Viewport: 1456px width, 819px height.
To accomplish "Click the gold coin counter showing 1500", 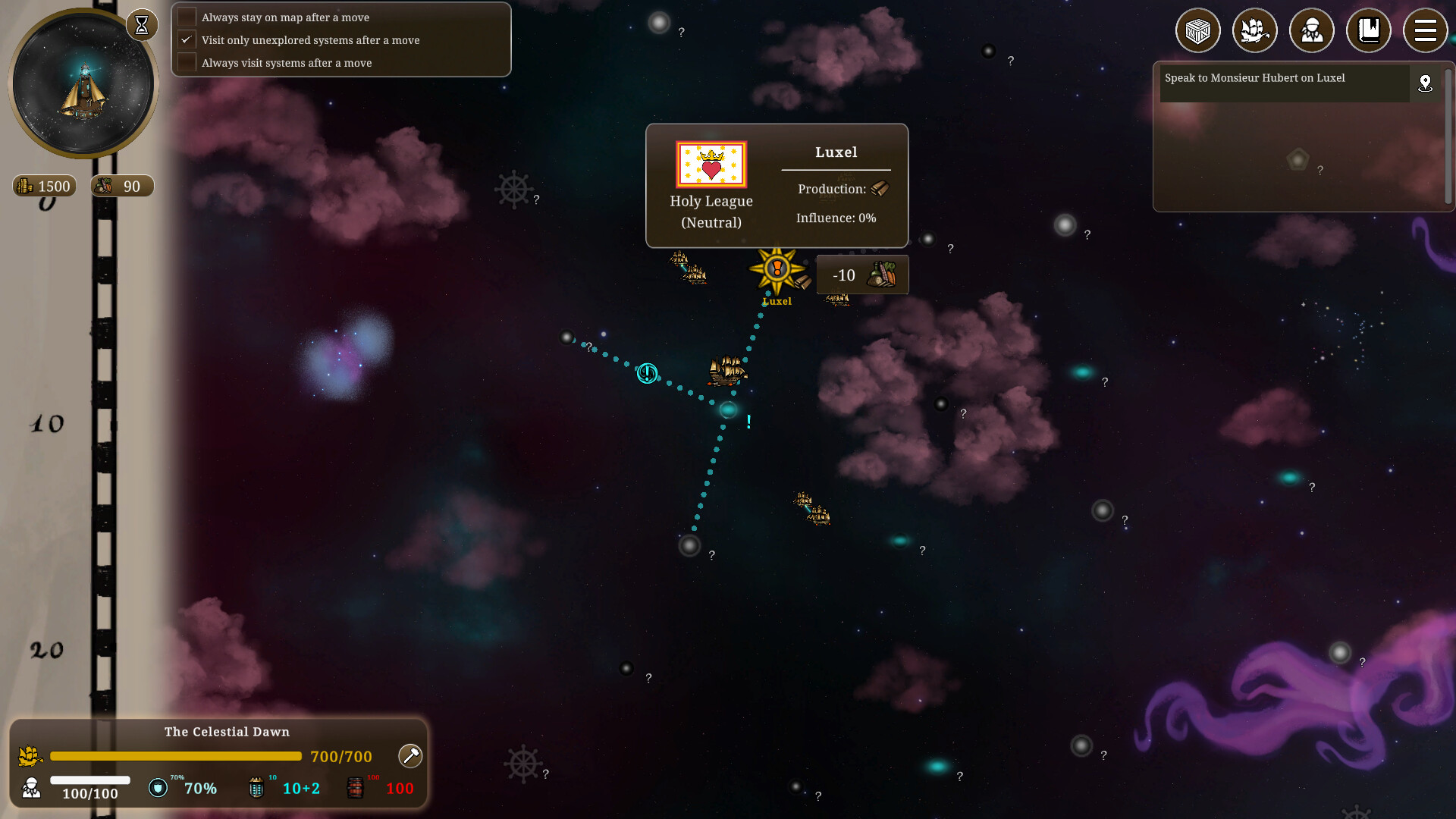I will click(43, 186).
